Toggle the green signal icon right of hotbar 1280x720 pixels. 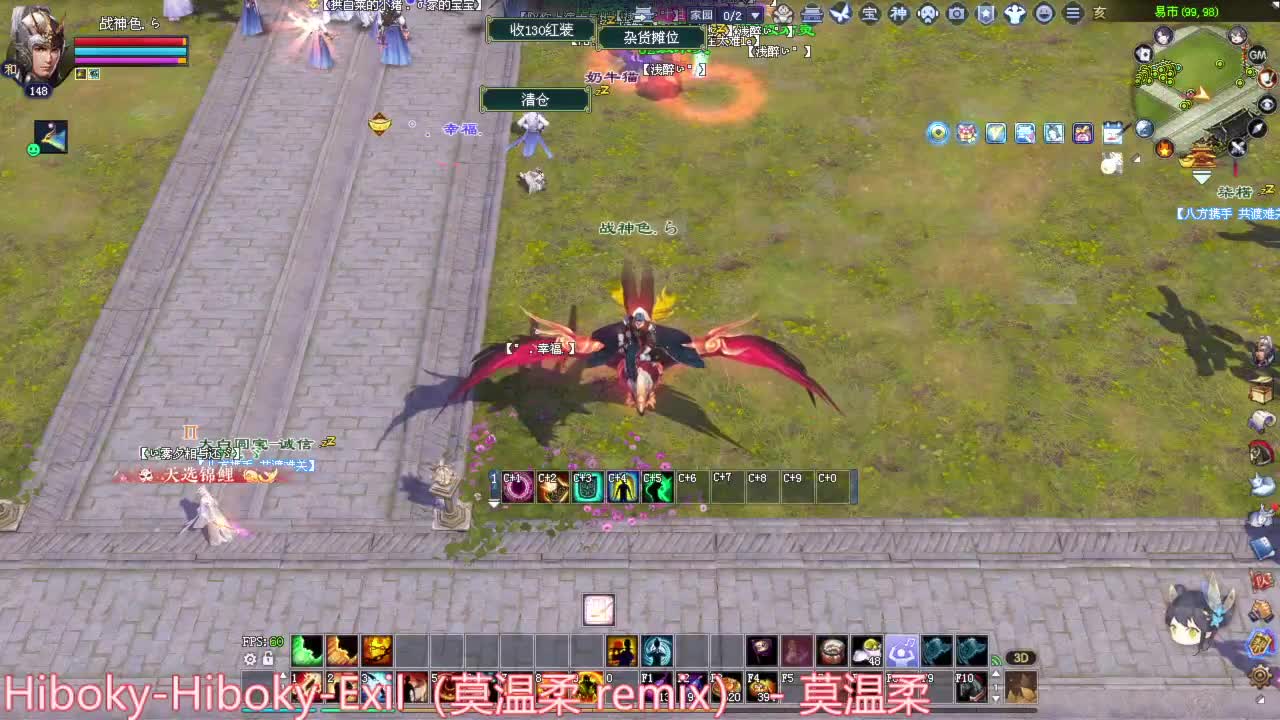[x=995, y=660]
